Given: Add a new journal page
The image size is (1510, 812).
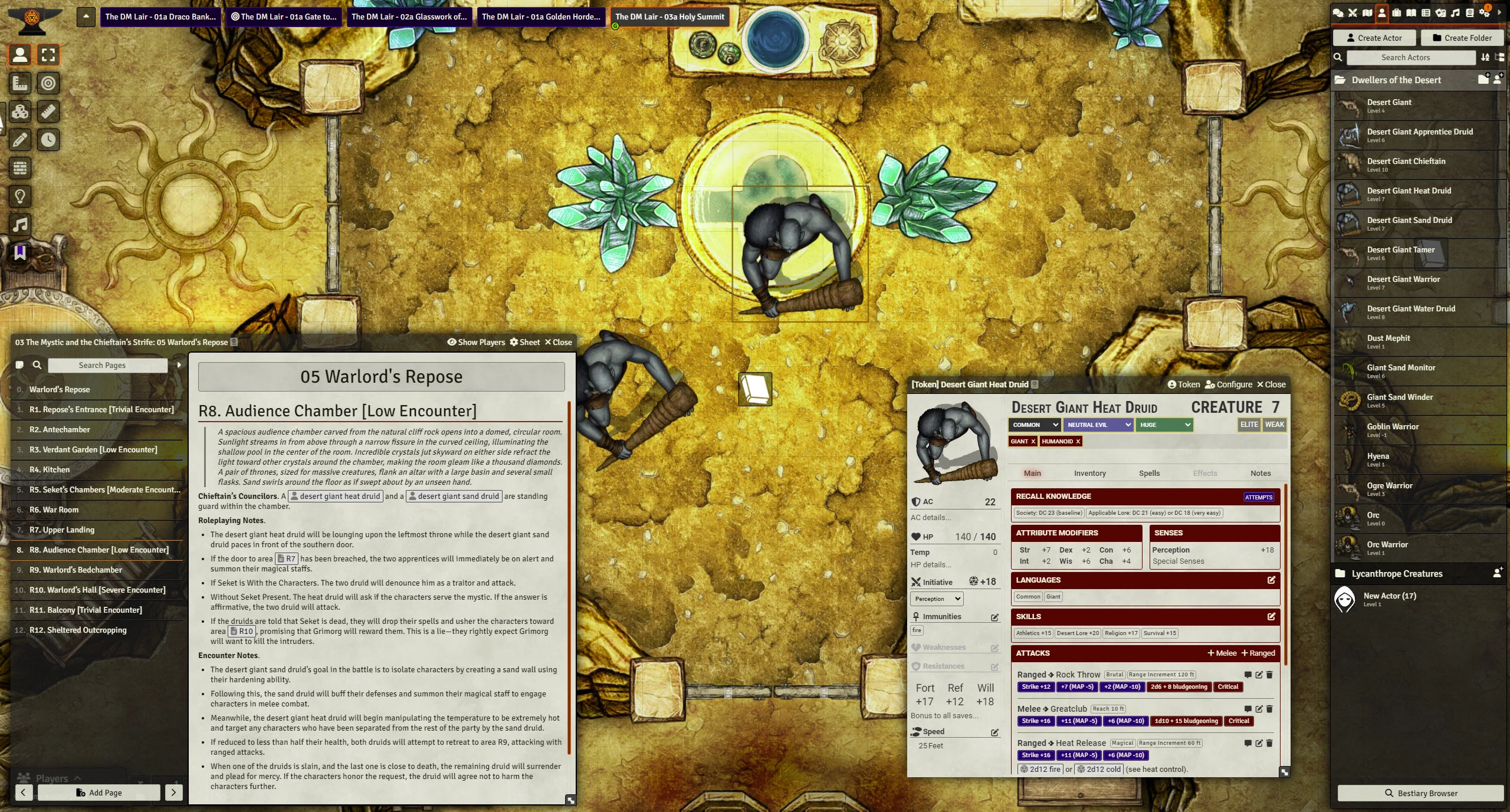Looking at the screenshot, I should (99, 793).
